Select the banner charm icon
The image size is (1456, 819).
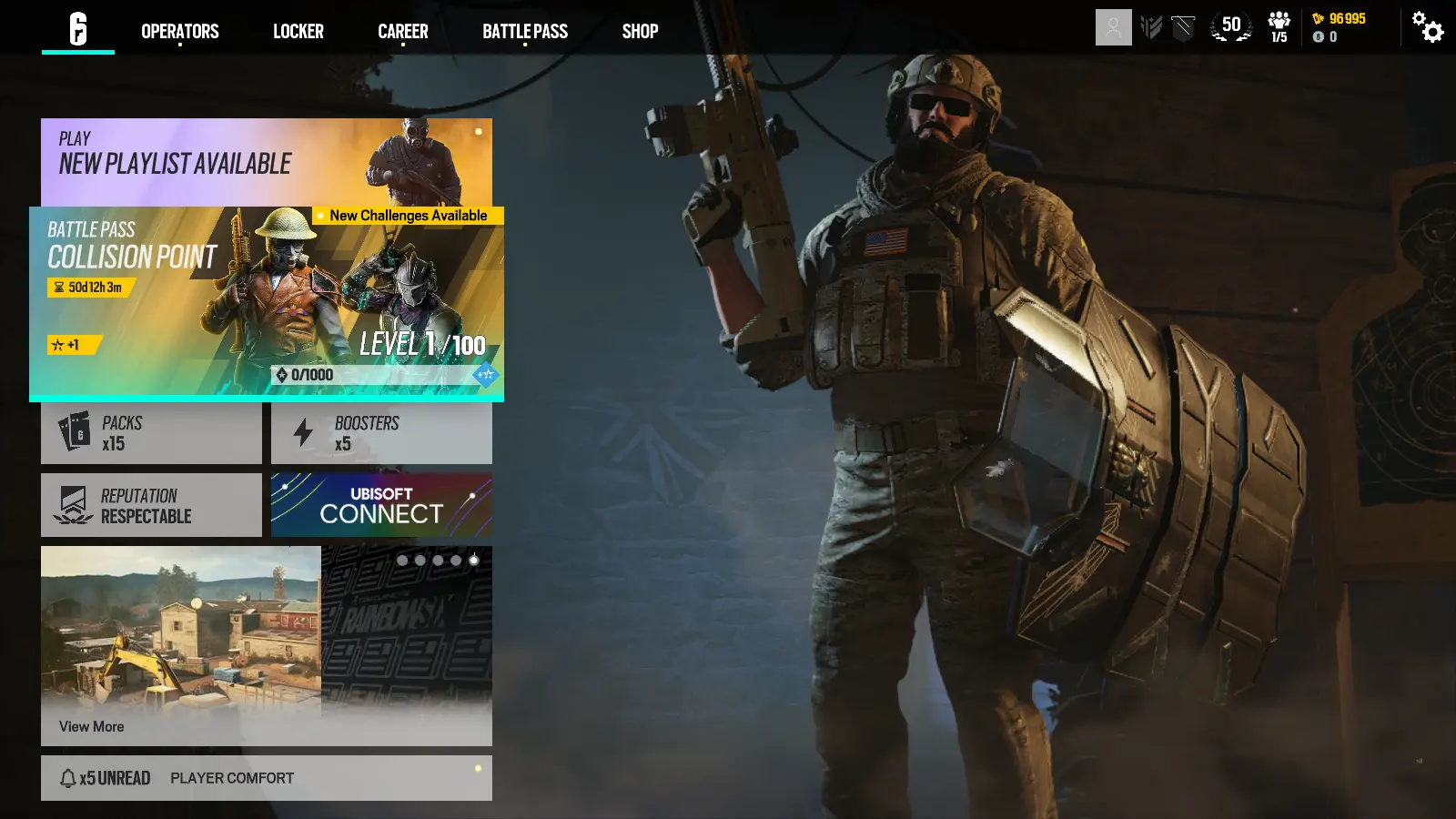point(1181,27)
